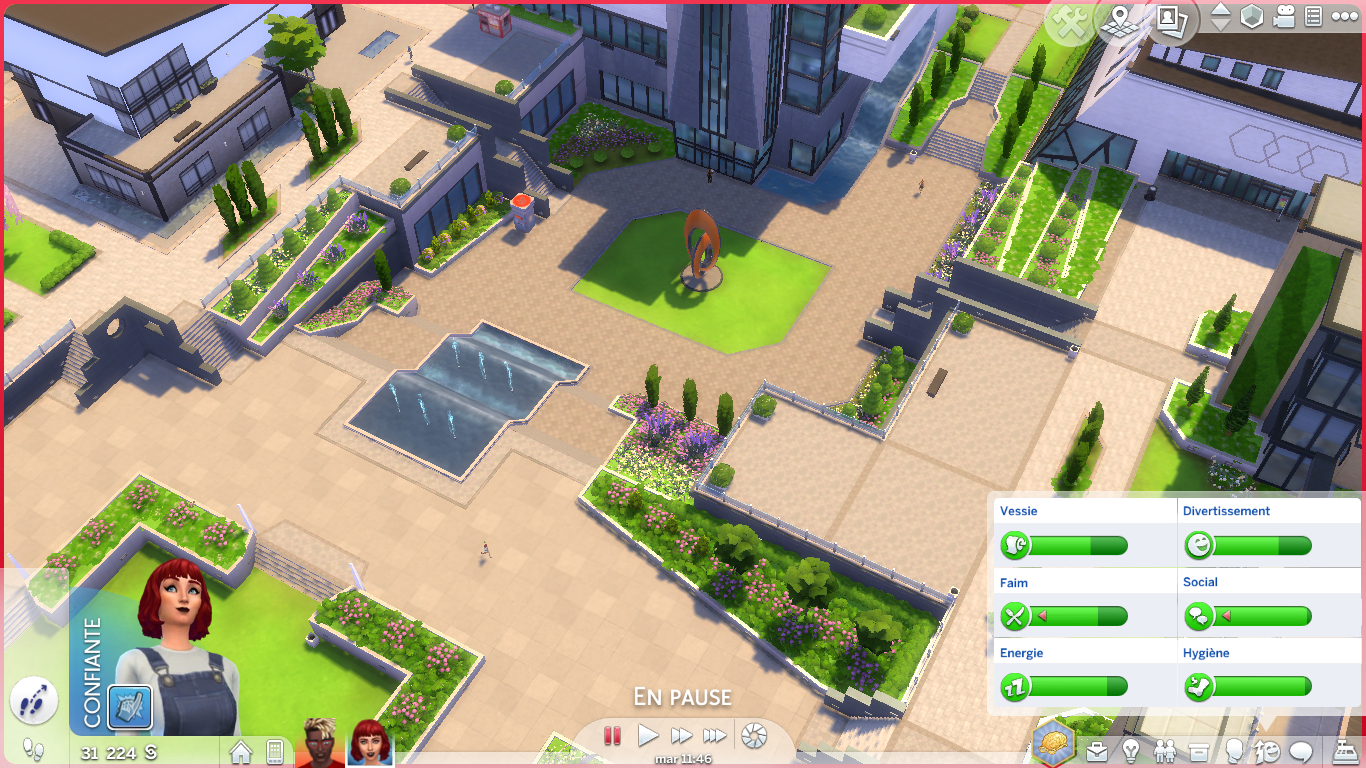Show the Relationships panel with two figures
1366x768 pixels.
[1165, 750]
